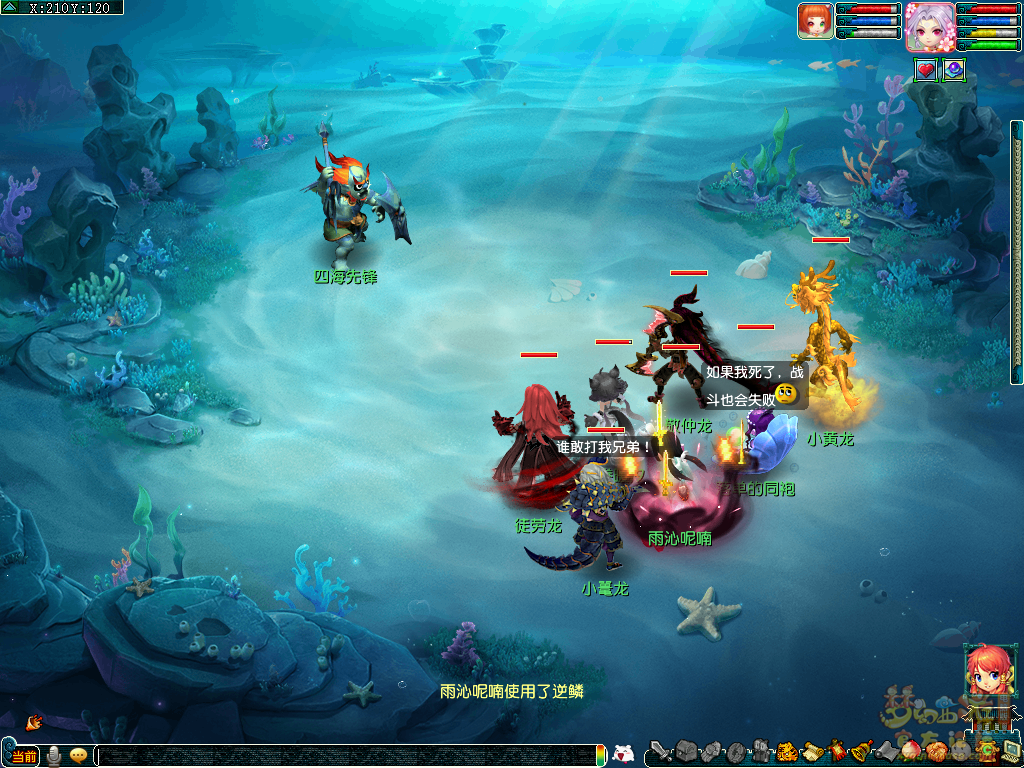This screenshot has height=768, width=1024.
Task: Click the white bear mascot icon
Action: click(x=622, y=755)
